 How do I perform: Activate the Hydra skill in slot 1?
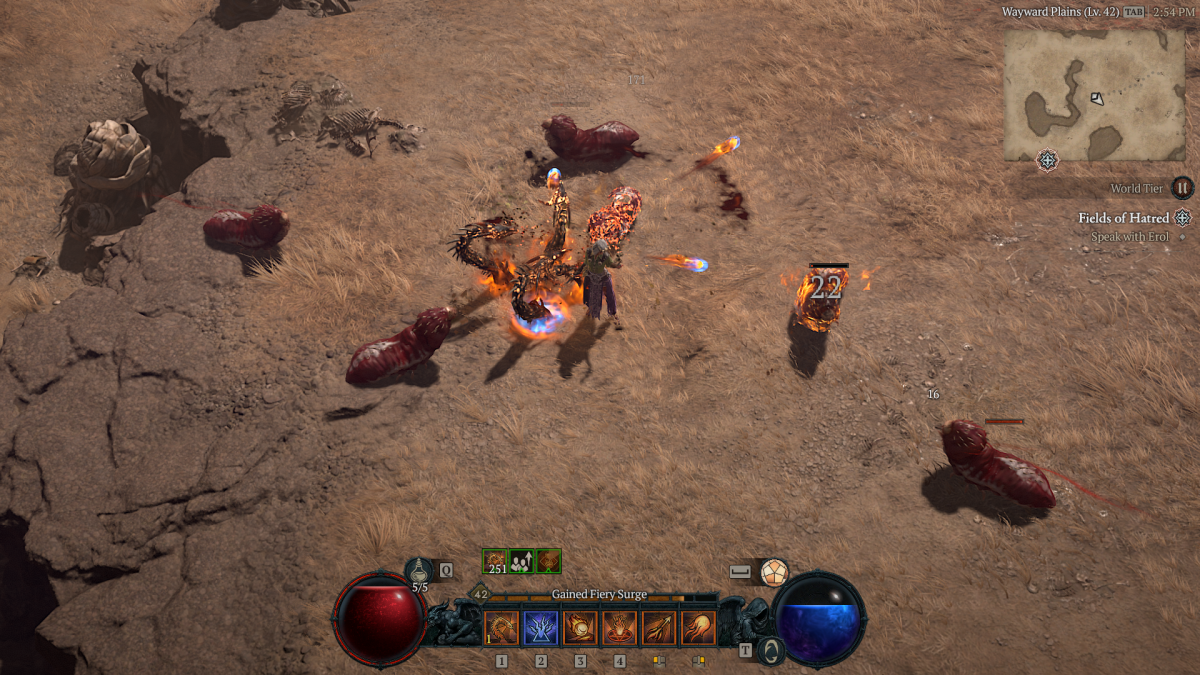tap(502, 628)
